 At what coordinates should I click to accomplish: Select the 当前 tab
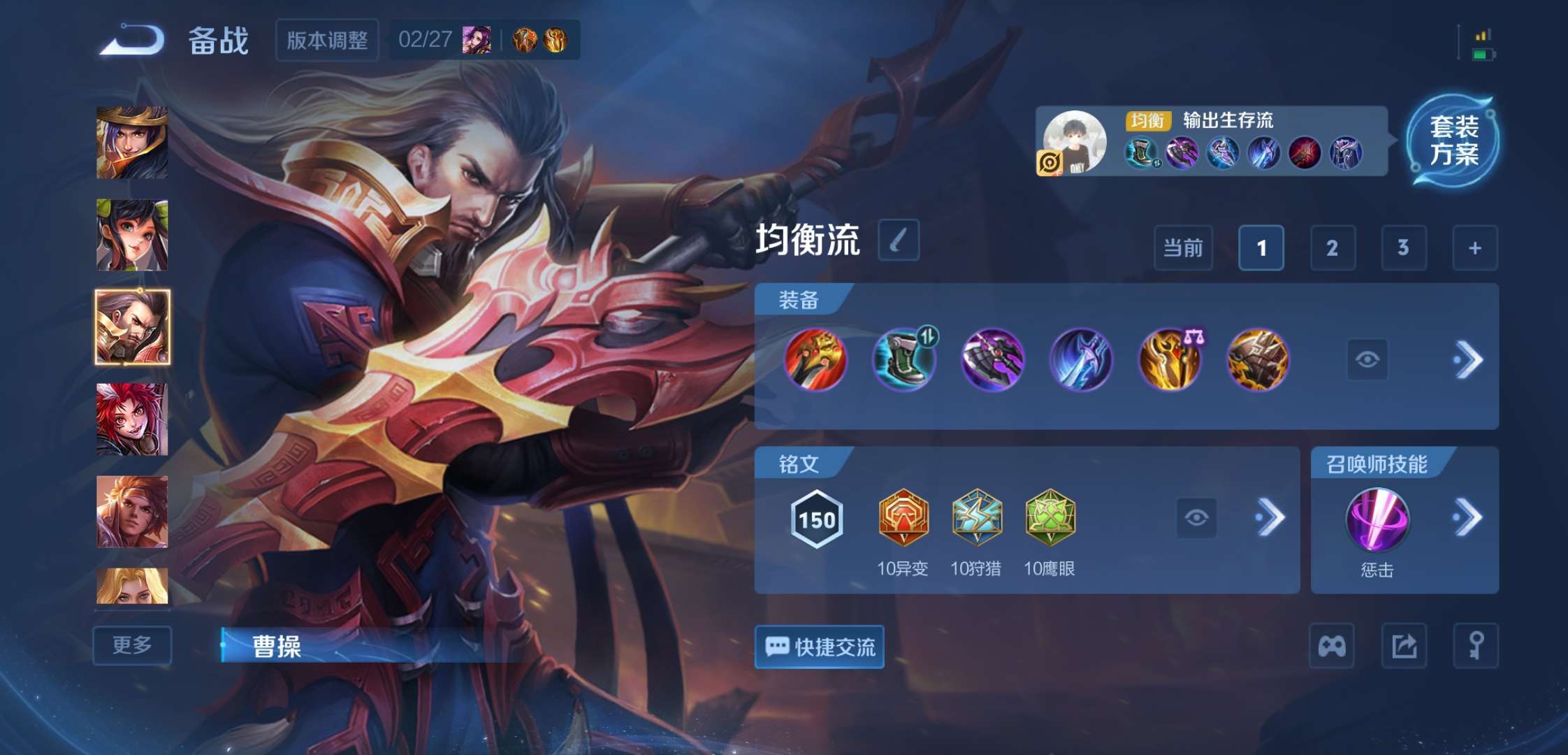(1182, 248)
